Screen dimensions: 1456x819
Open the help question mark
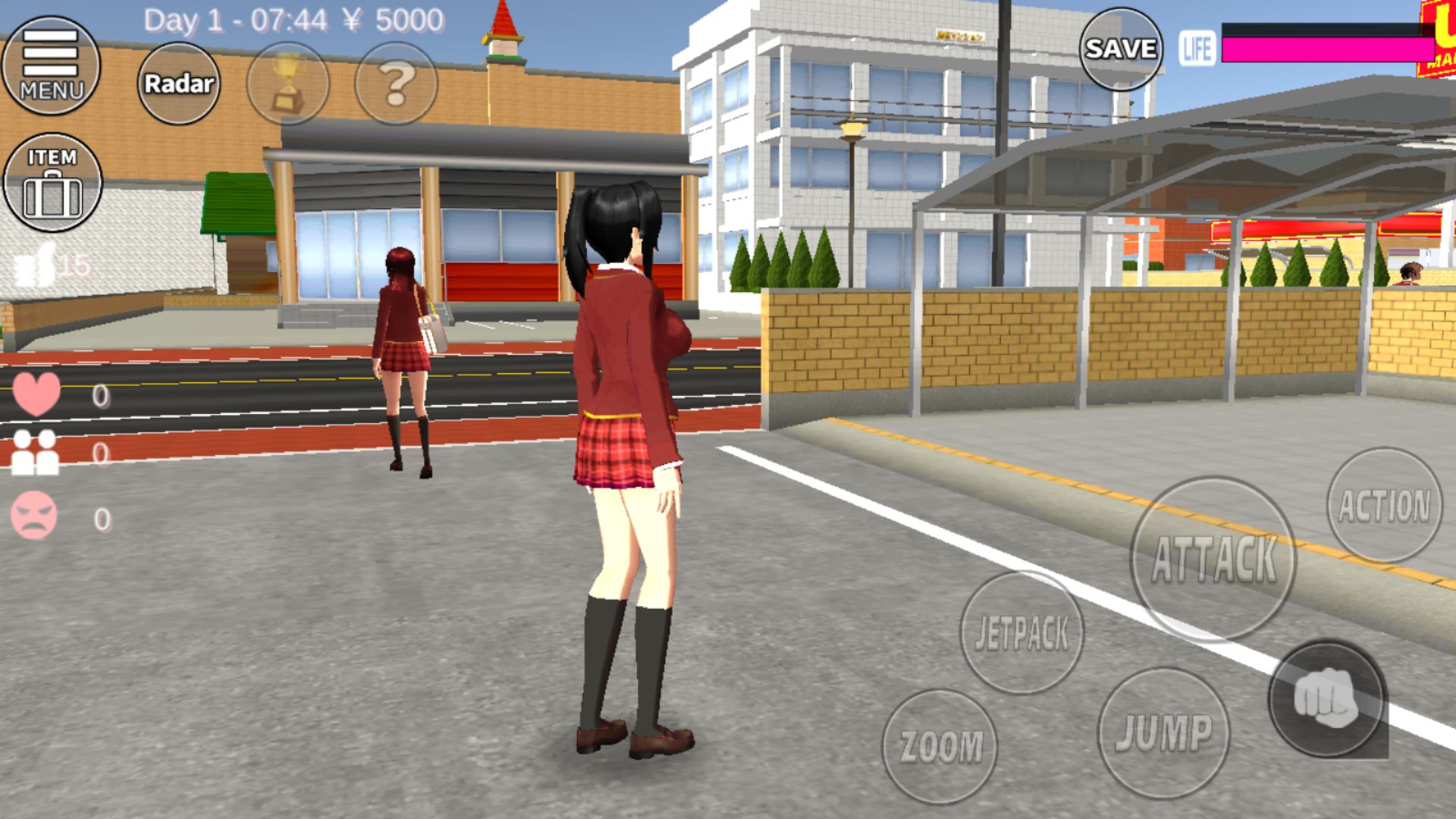coord(397,86)
